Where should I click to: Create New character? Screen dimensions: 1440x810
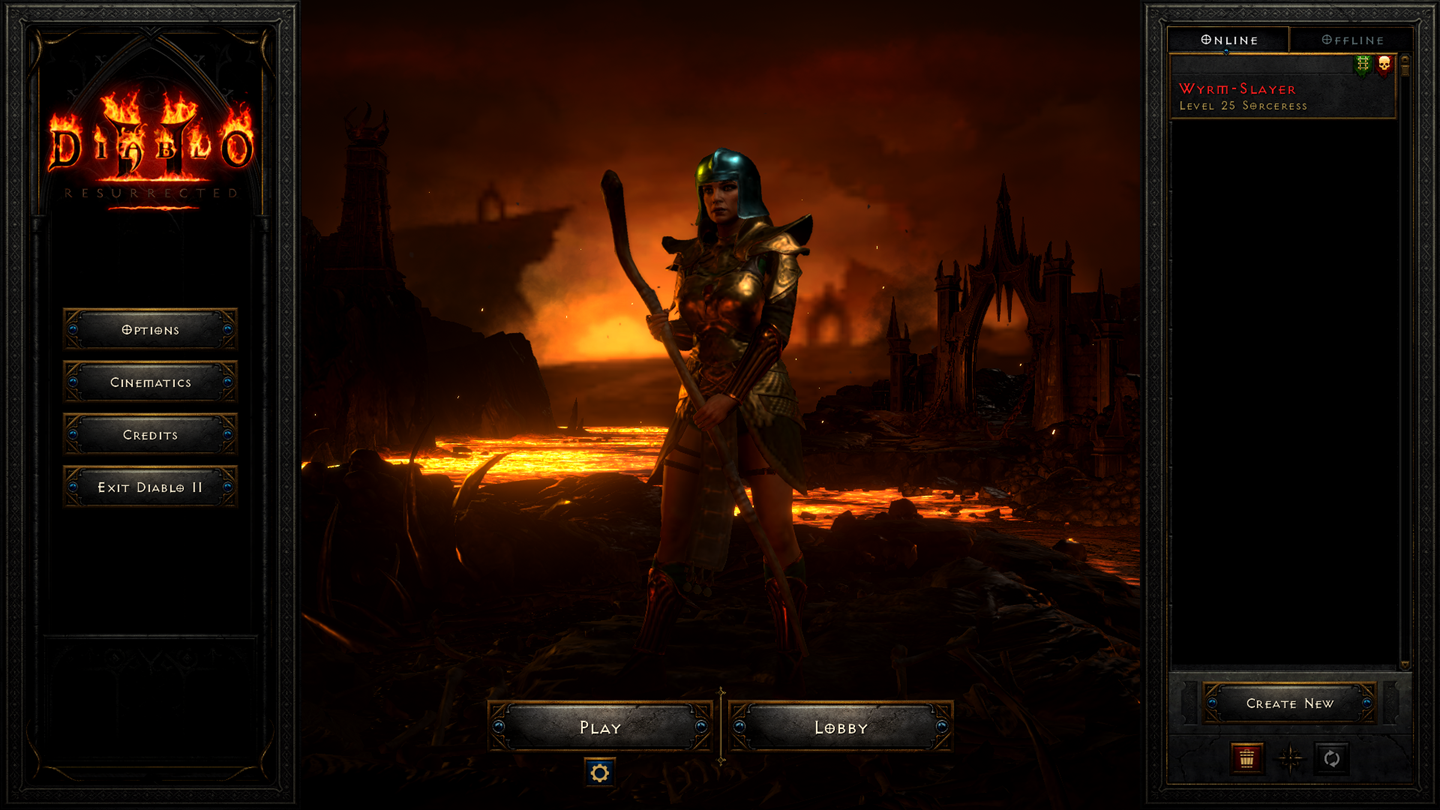1289,703
